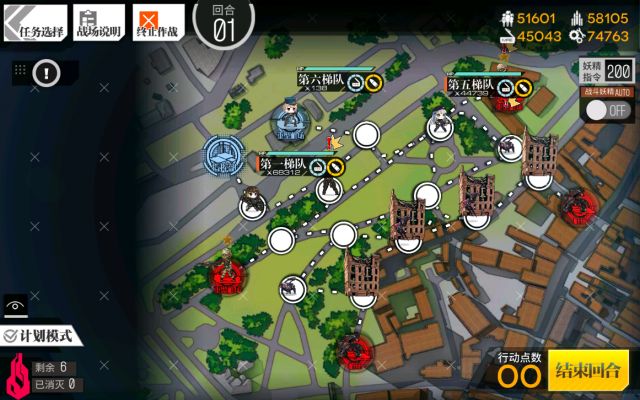Viewport: 640px width, 400px height.
Task: Select the 第六梯队 echelon unit
Action: [290, 118]
